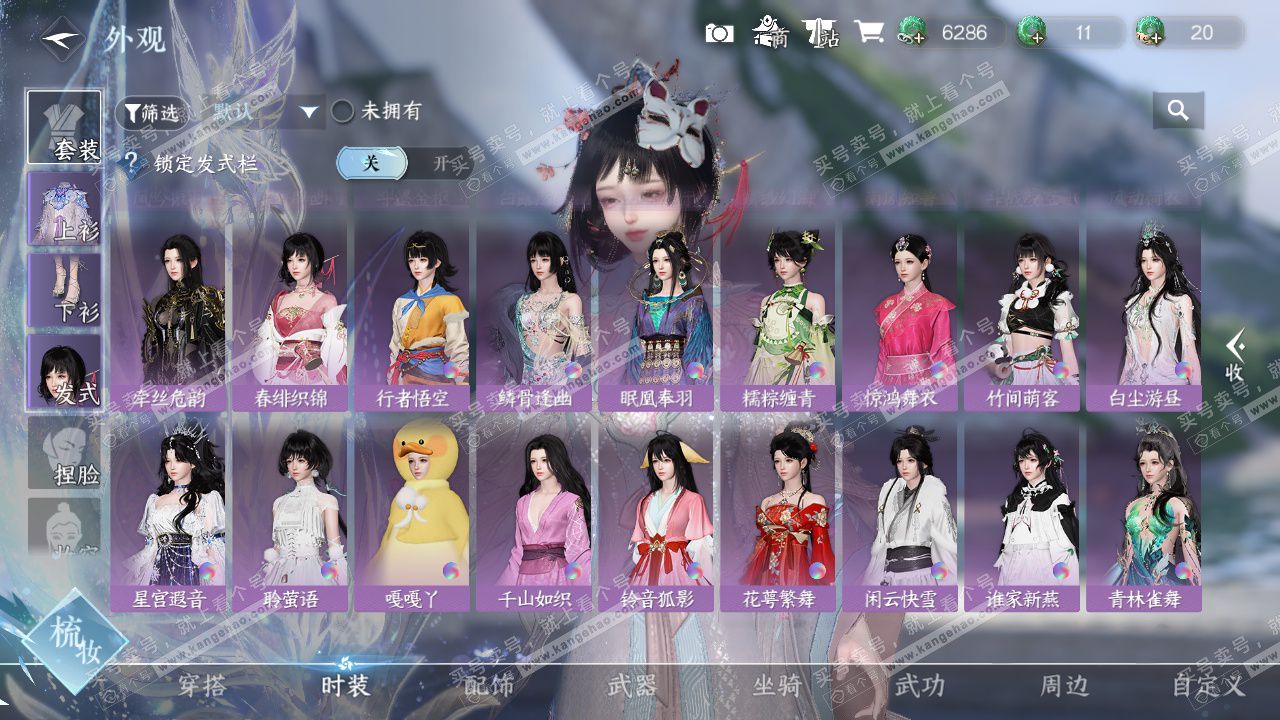This screenshot has height=720, width=1280.
Task: Open the magnifying glass search
Action: pyautogui.click(x=1178, y=111)
